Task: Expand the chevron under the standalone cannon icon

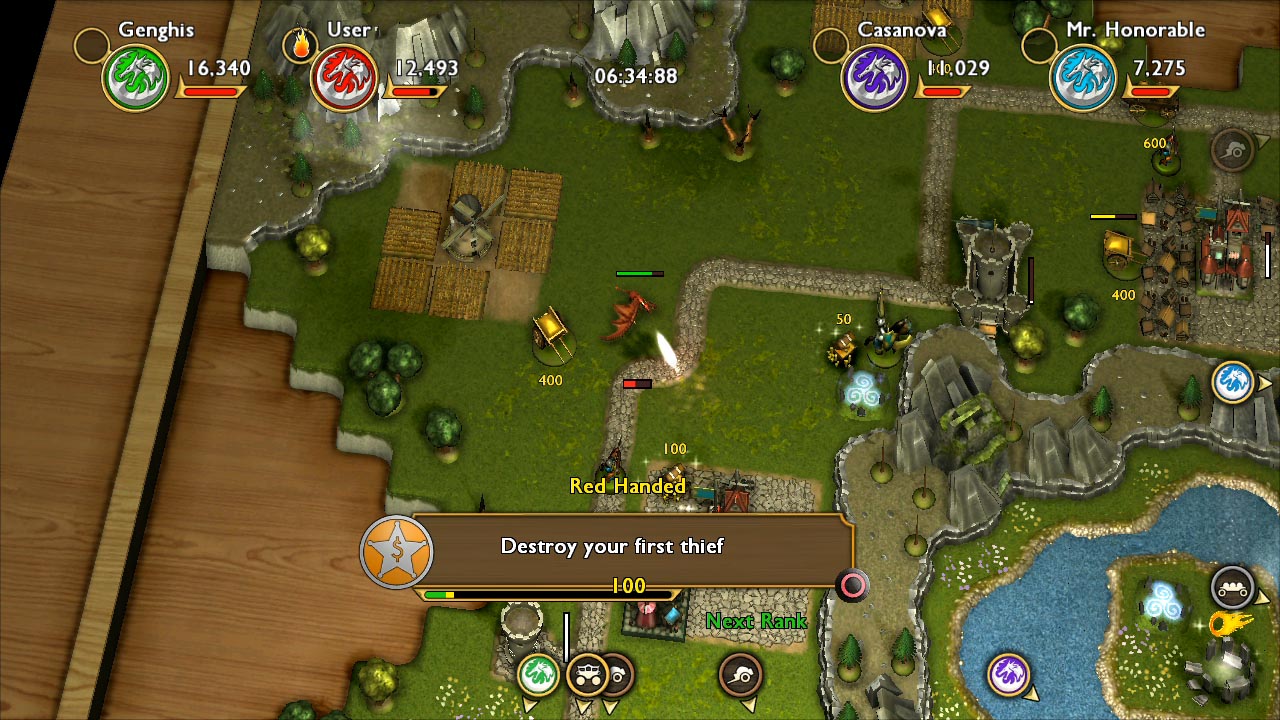Action: 748,703
